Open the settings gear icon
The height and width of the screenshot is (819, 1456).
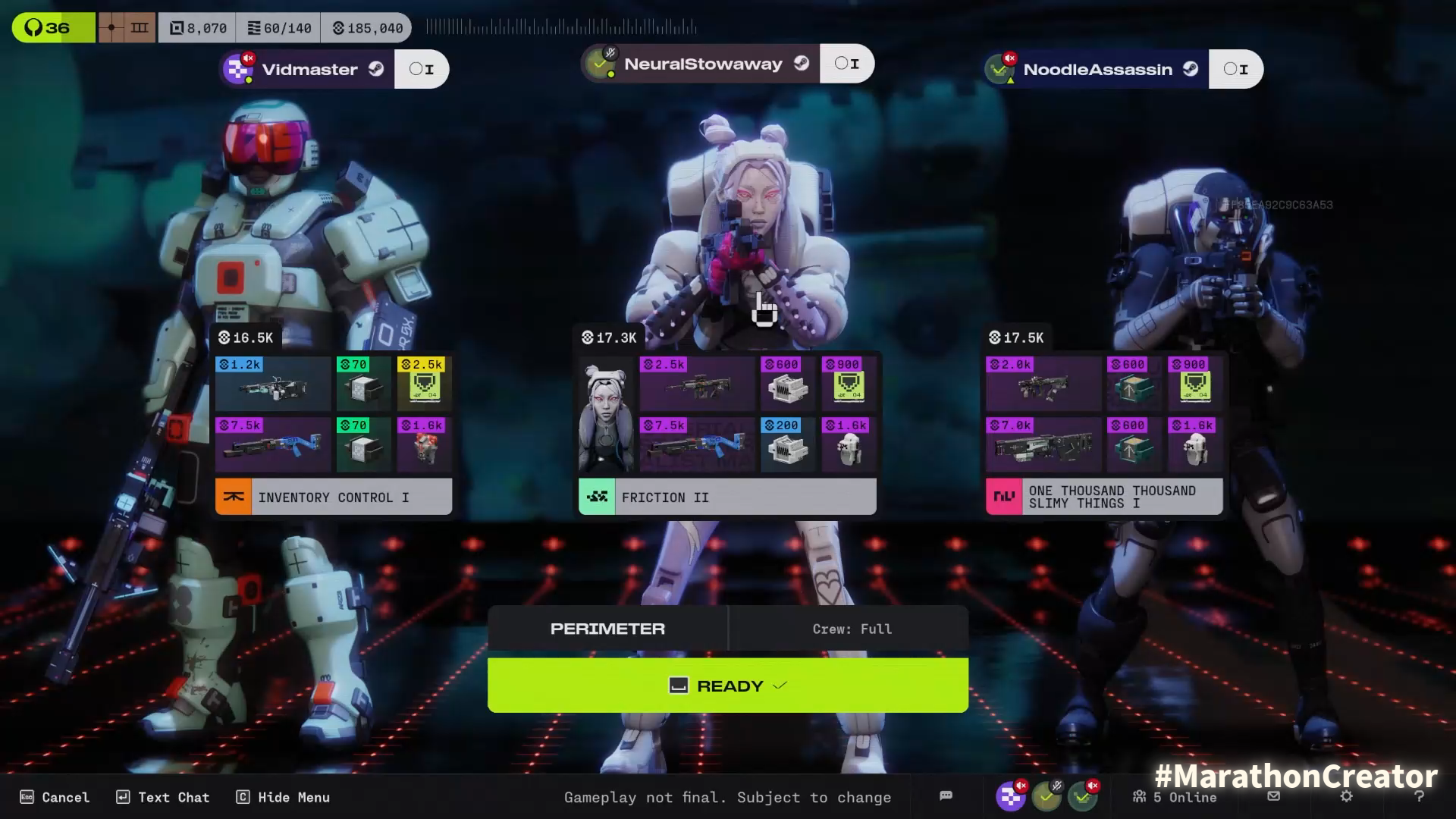[x=1346, y=796]
